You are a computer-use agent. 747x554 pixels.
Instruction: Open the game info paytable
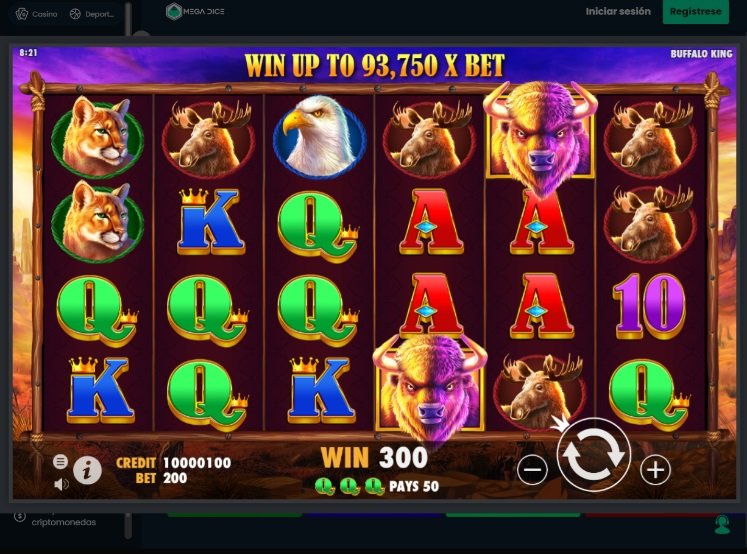coord(88,469)
